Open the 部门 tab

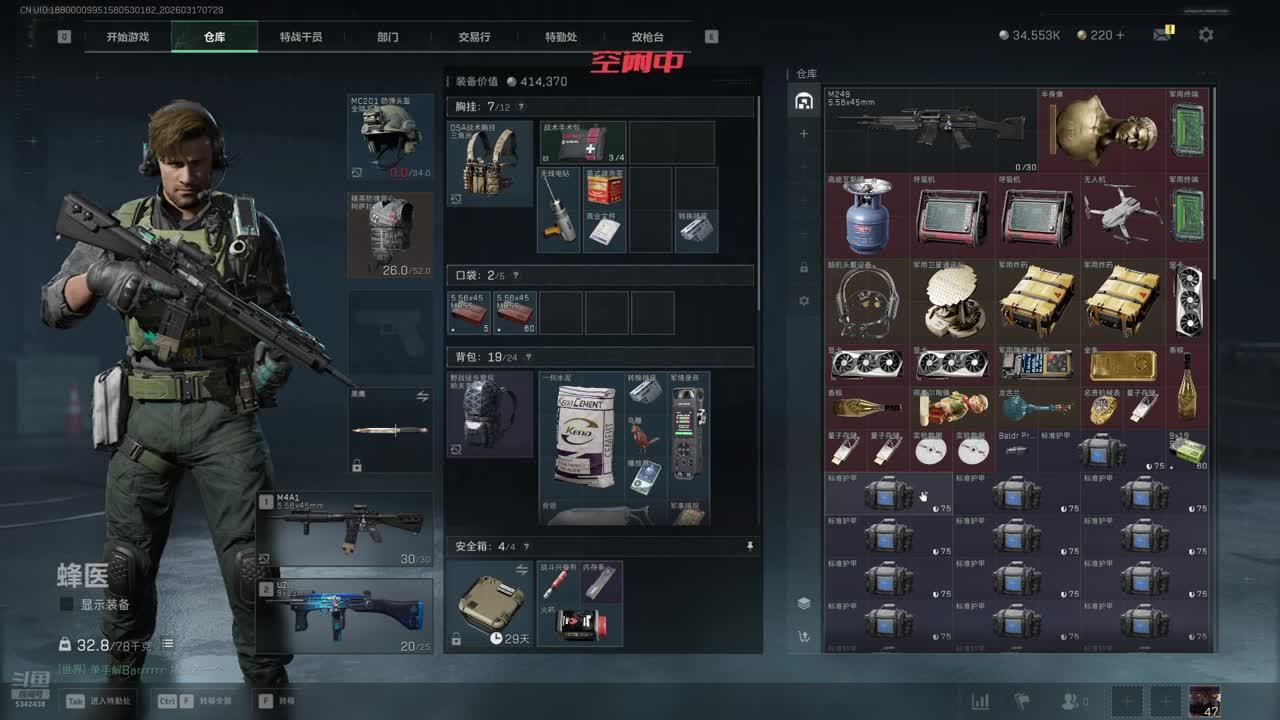pyautogui.click(x=387, y=37)
